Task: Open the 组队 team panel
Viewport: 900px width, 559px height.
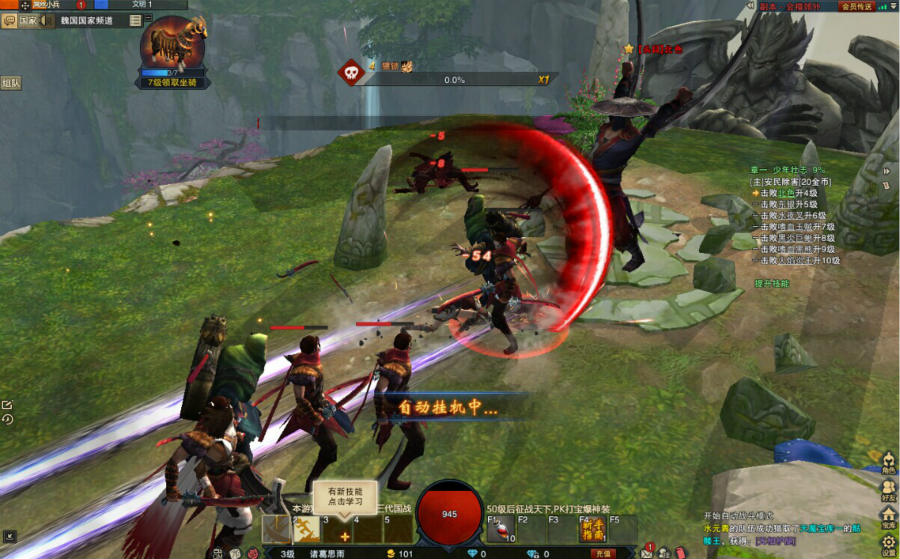Action: [x=11, y=84]
